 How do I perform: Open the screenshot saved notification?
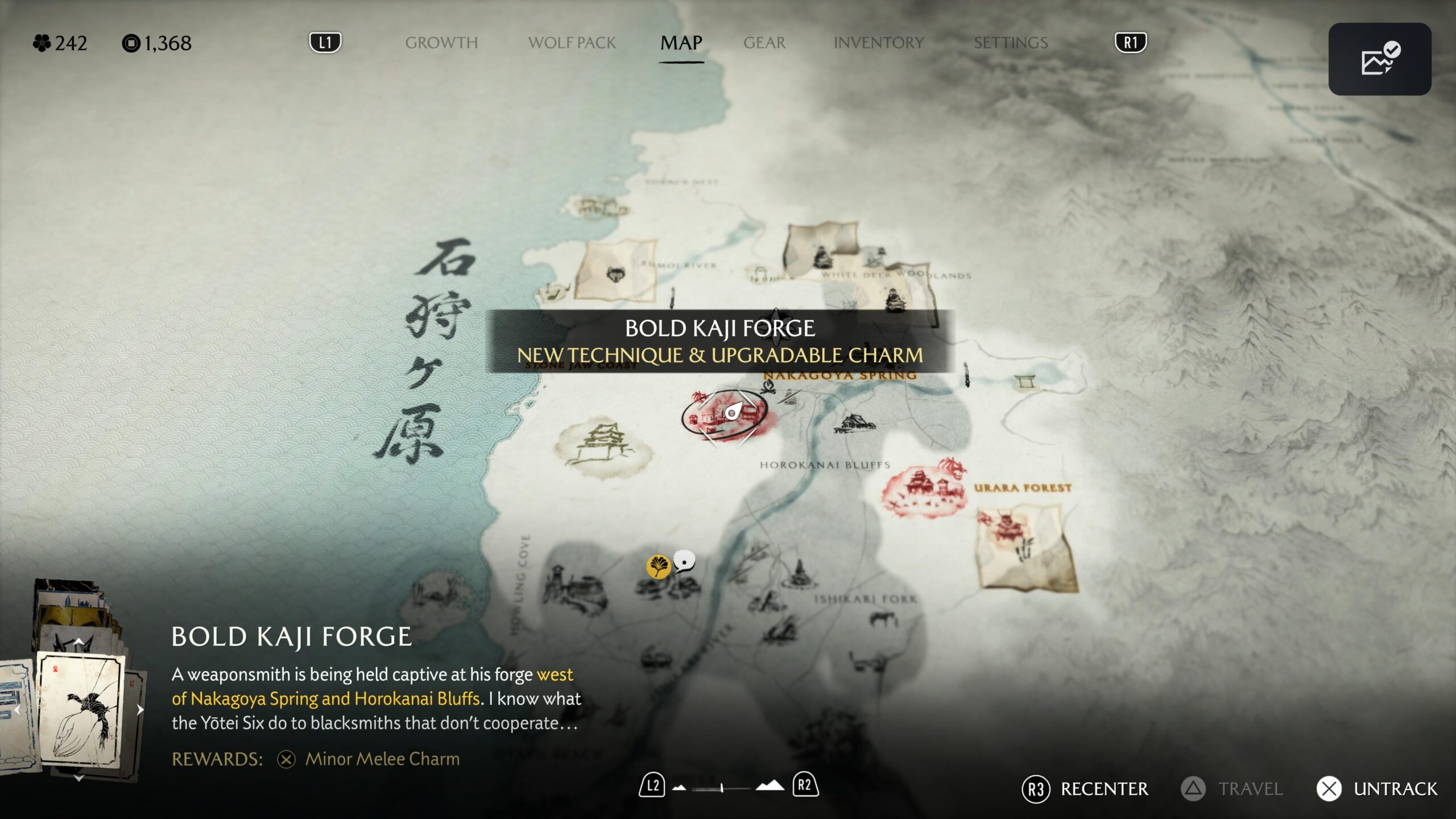point(1379,59)
